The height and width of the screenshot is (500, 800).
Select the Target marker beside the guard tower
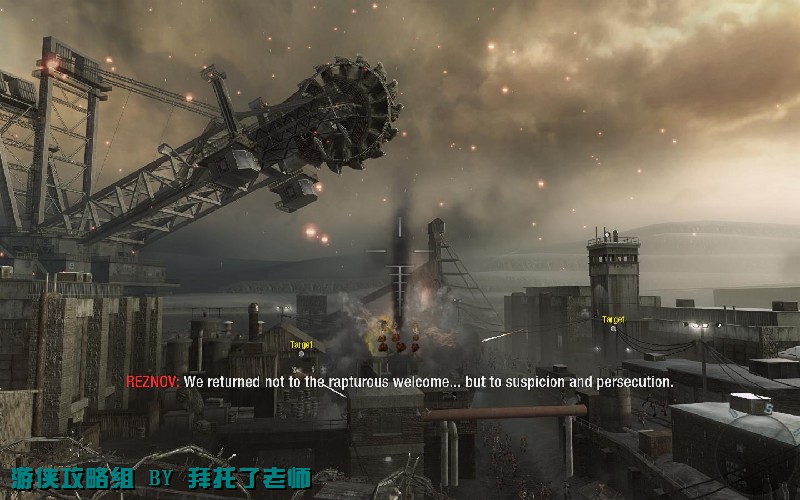[613, 322]
